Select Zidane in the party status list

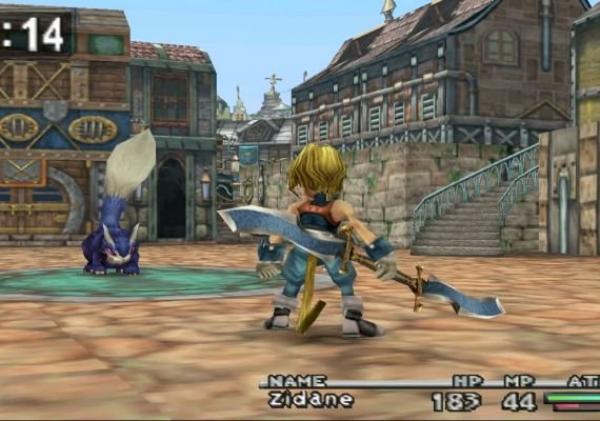(x=311, y=400)
